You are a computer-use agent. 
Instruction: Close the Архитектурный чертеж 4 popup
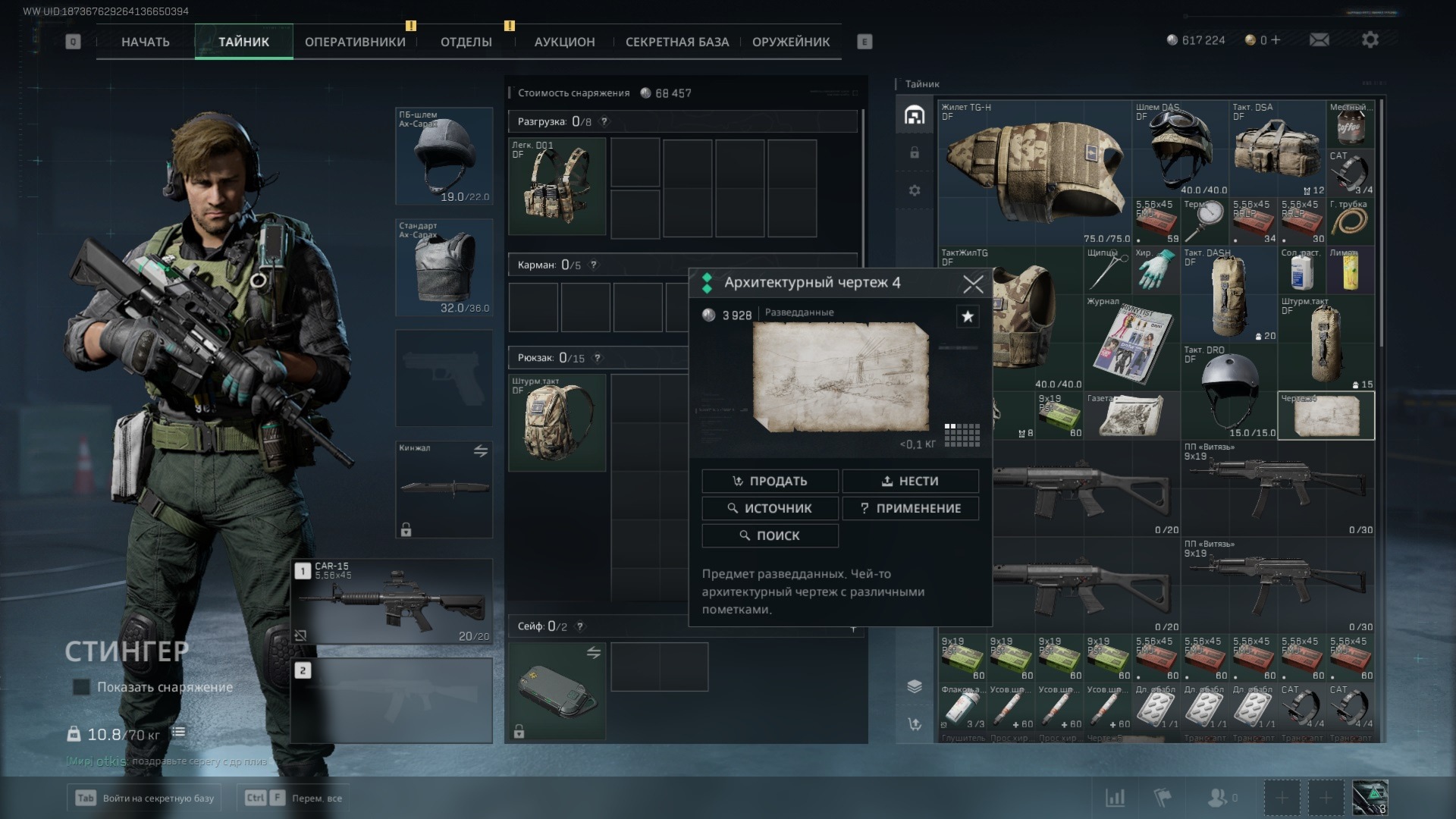tap(973, 284)
